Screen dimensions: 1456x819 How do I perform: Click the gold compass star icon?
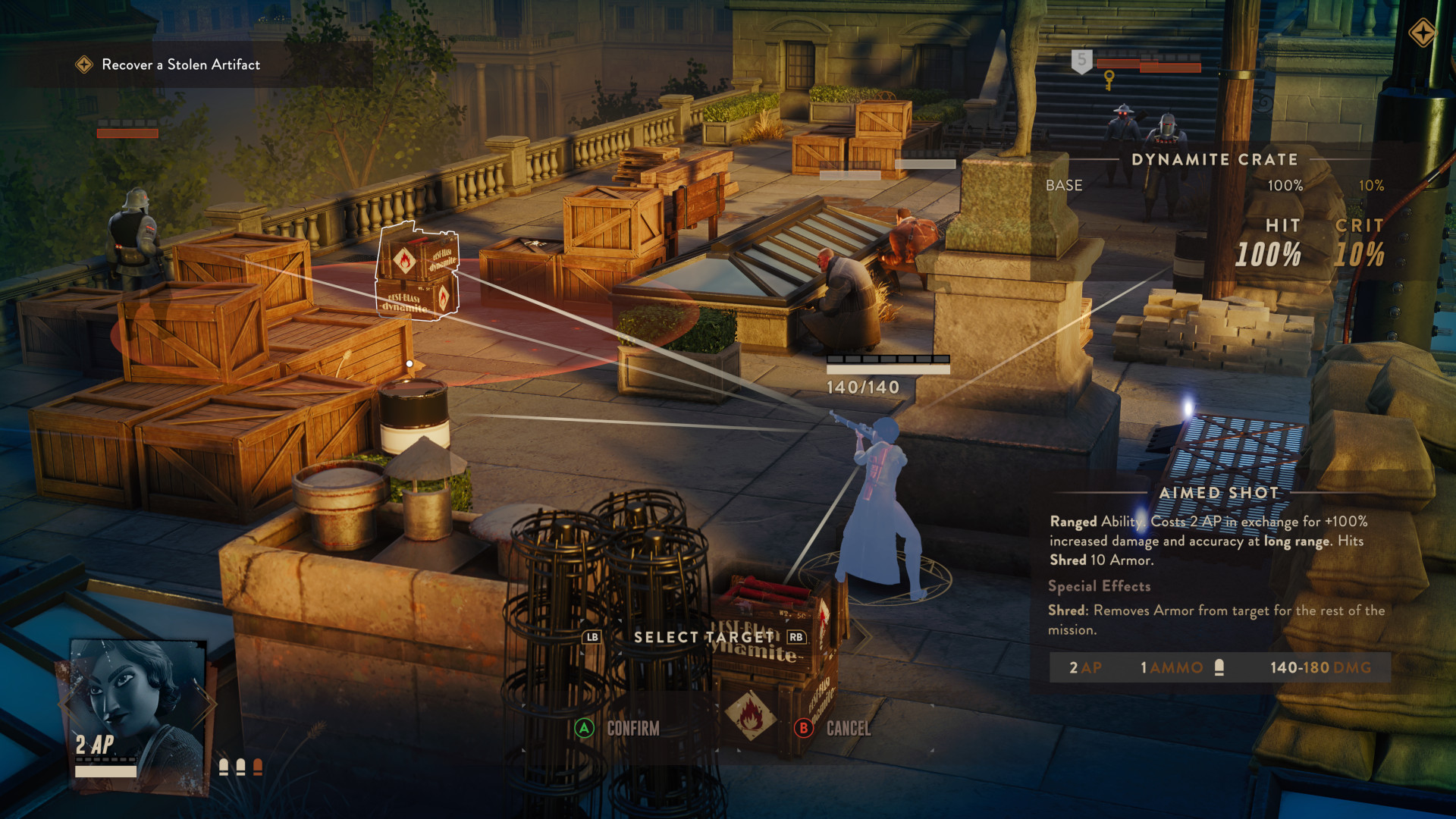pyautogui.click(x=1422, y=33)
